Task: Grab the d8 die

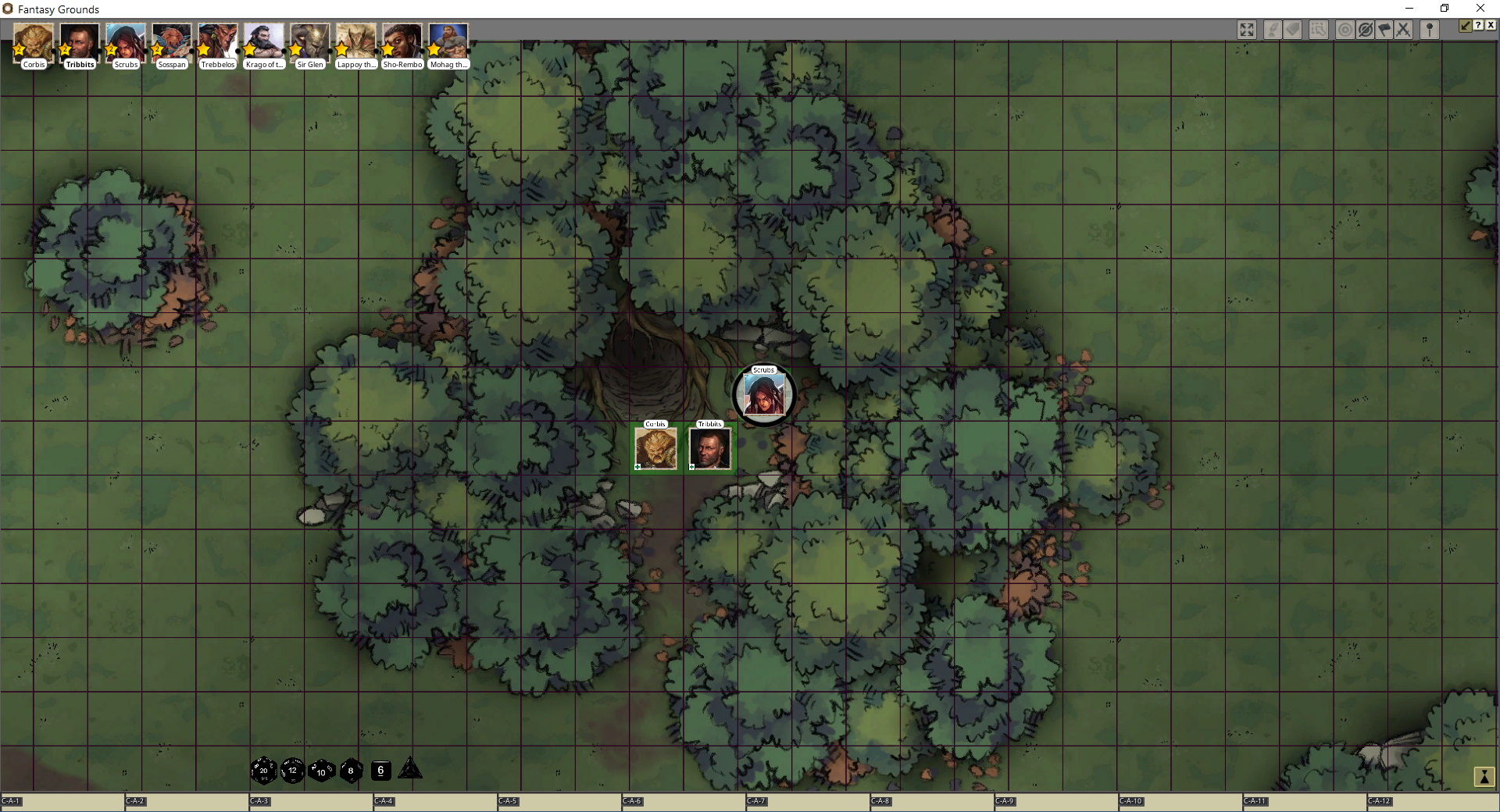Action: coord(351,771)
